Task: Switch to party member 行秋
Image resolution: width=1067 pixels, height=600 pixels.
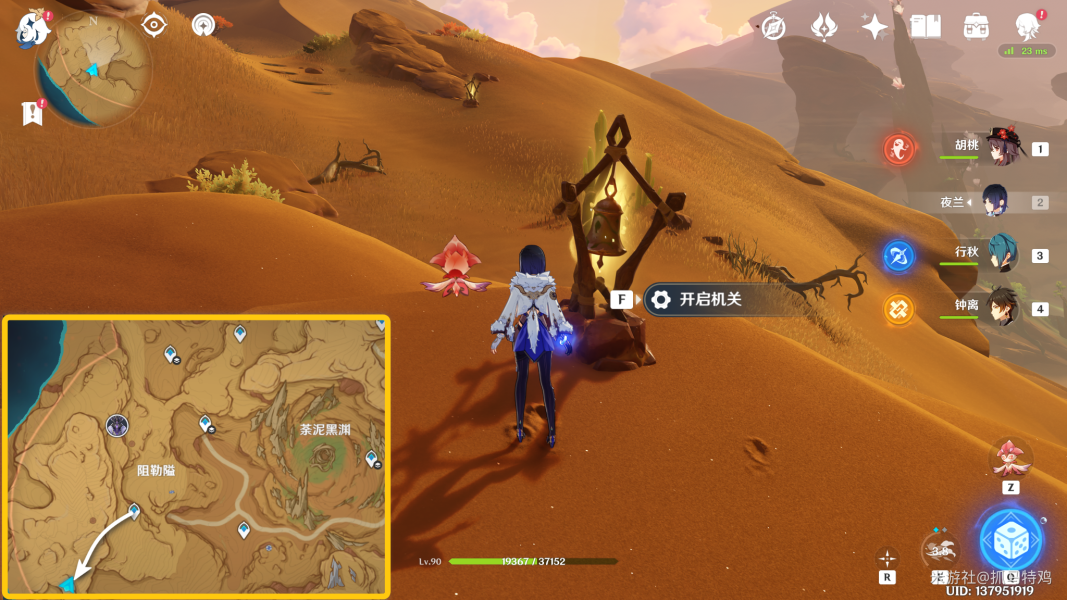Action: coord(1000,254)
